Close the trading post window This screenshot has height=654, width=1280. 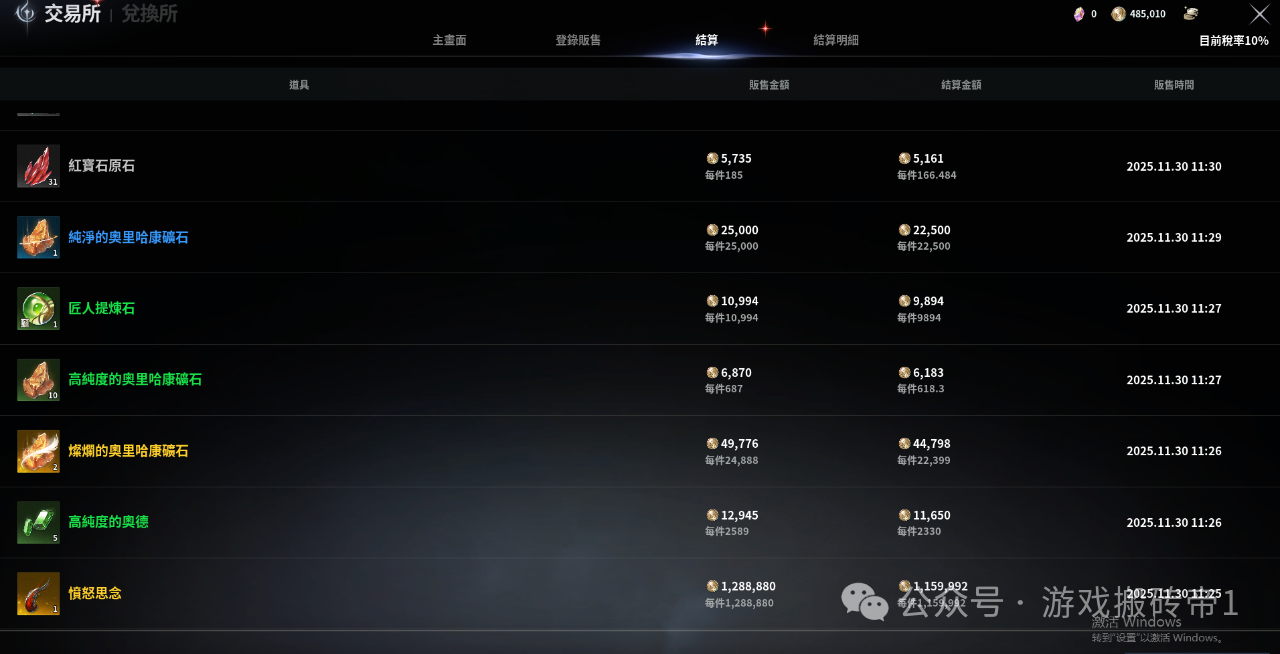click(1260, 14)
